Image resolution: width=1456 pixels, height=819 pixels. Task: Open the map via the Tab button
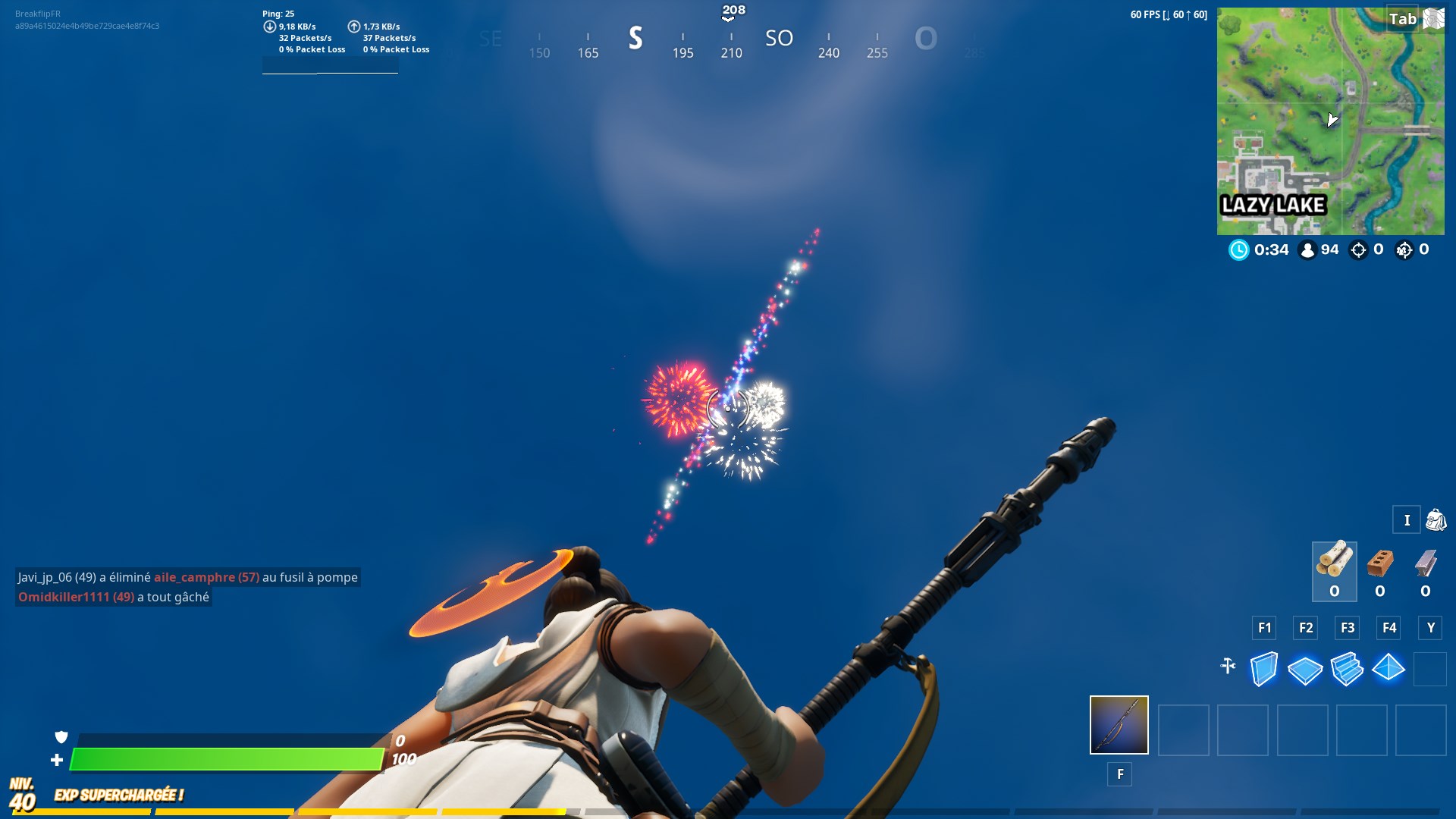tap(1404, 20)
